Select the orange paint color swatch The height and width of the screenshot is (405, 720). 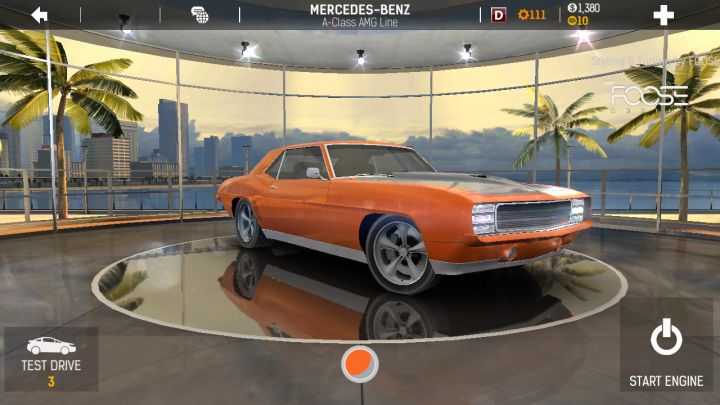(359, 364)
